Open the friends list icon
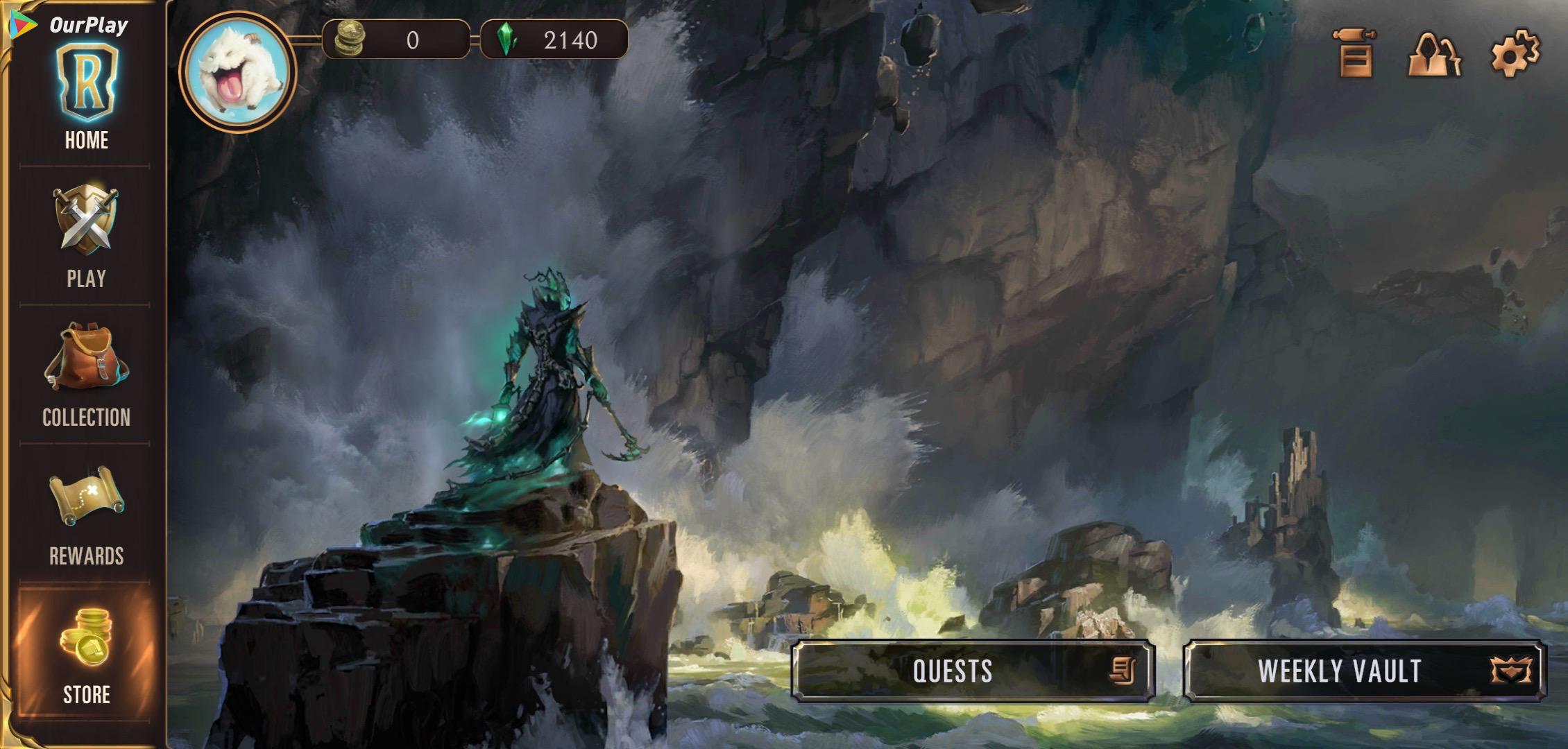Screen dimensions: 1568x749 click(1434, 53)
